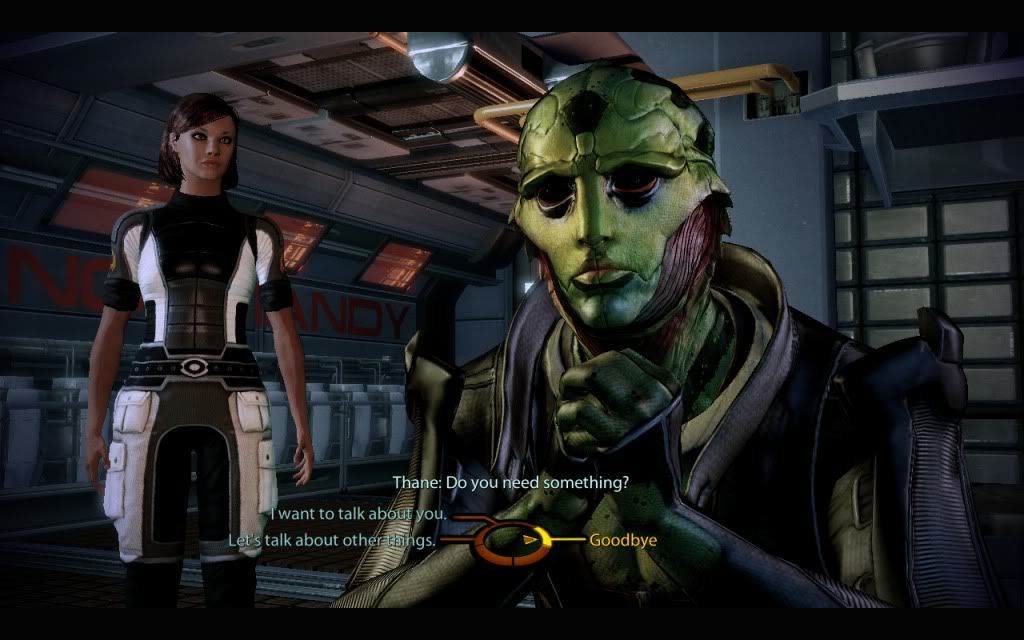Choose "I want to talk about you." reply
The image size is (1024, 640).
(x=357, y=513)
